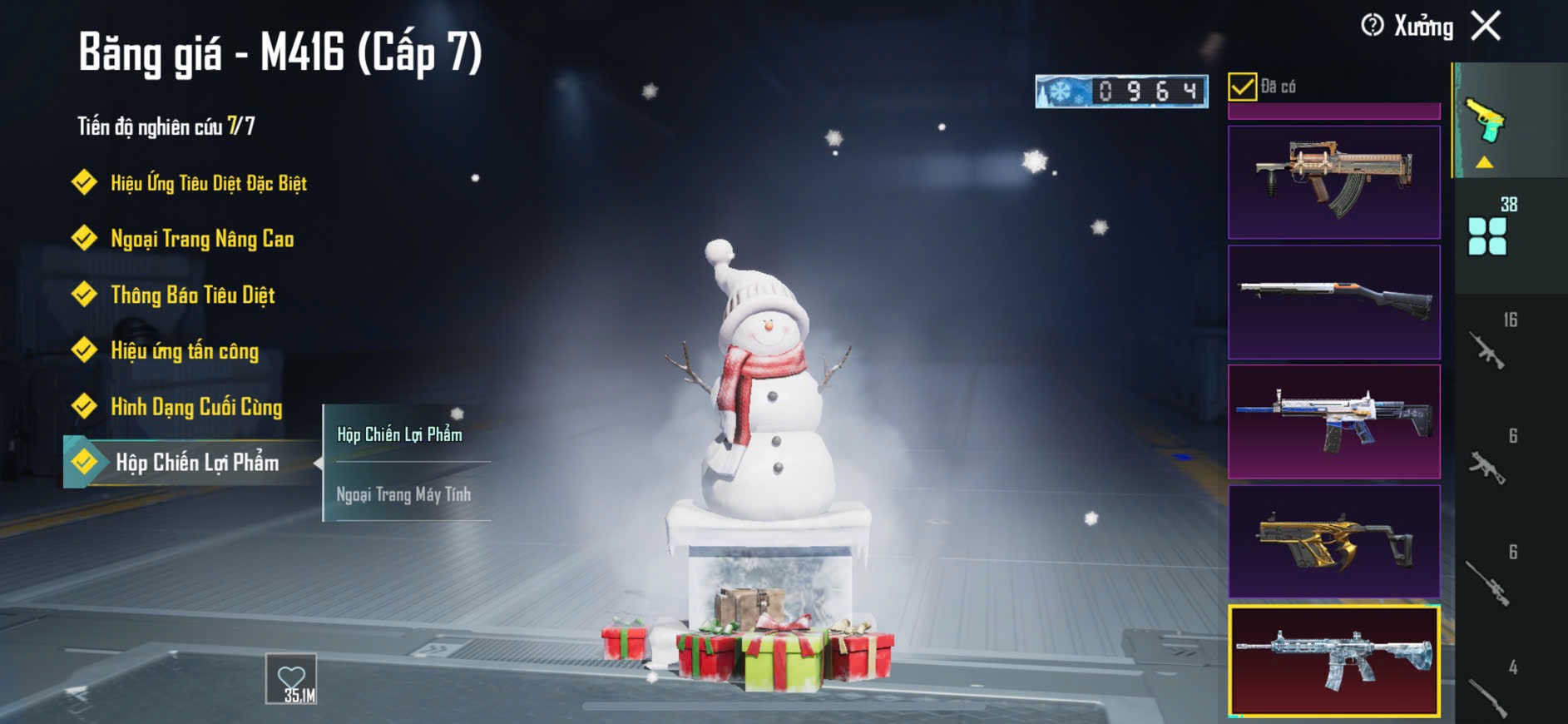Choose Hộp Chiến Lợi Phẩm sub-option
The width and height of the screenshot is (1568, 724).
point(400,434)
